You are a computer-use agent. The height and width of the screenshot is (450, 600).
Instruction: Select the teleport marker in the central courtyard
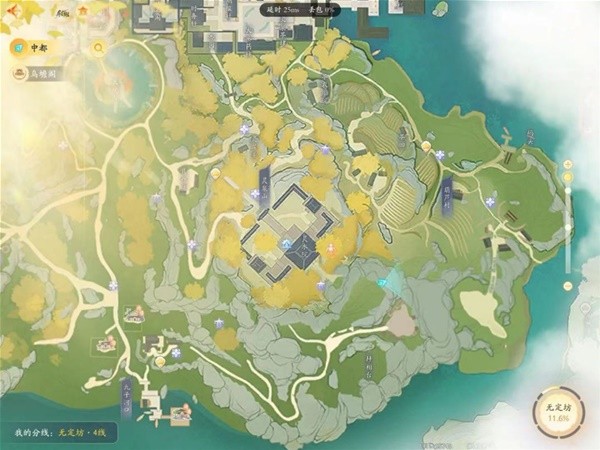286,243
